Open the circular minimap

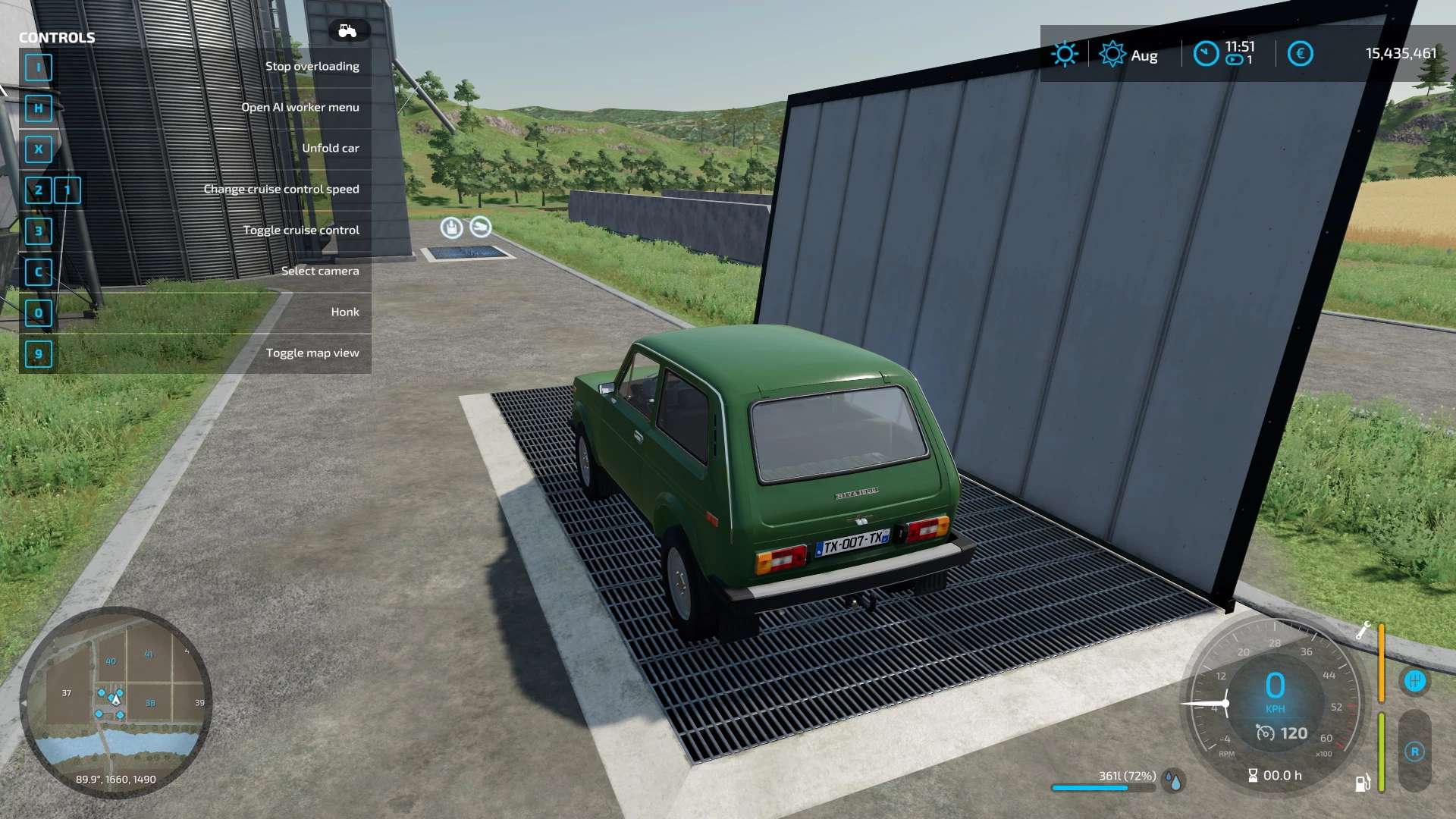[115, 701]
